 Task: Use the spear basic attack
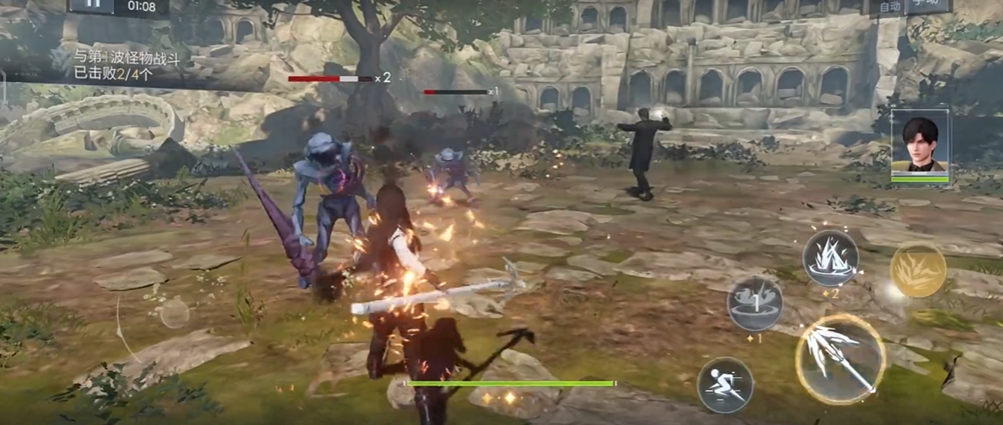pos(840,358)
